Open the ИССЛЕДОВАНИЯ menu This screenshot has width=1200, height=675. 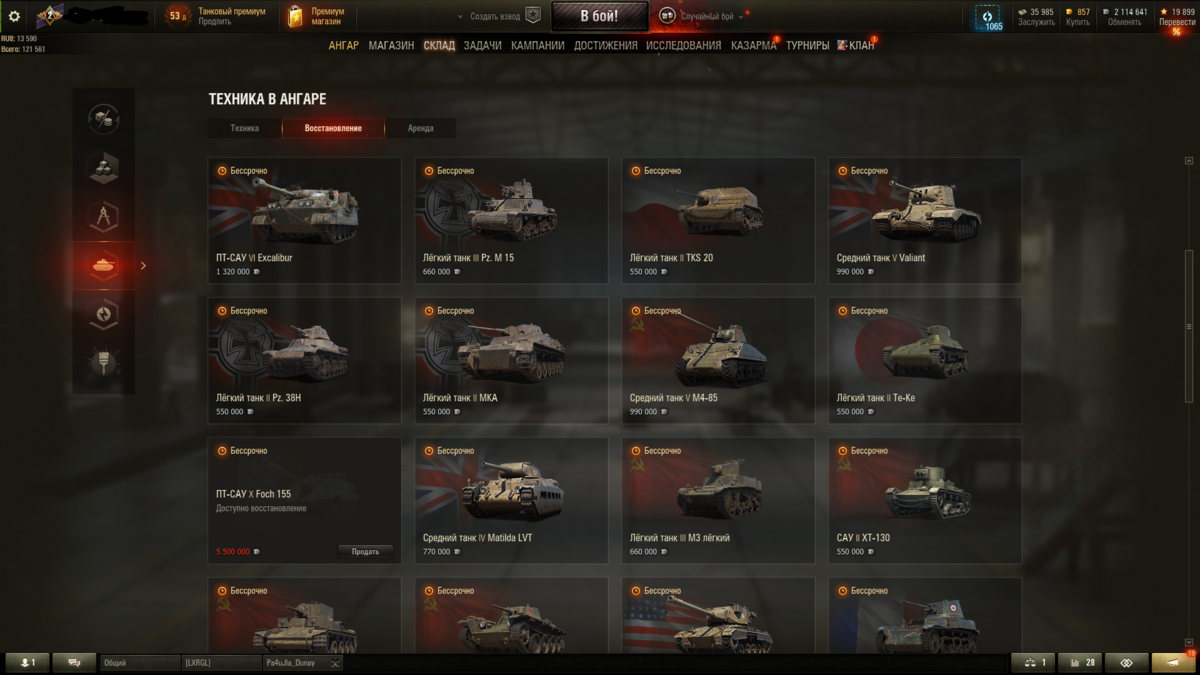tap(683, 45)
